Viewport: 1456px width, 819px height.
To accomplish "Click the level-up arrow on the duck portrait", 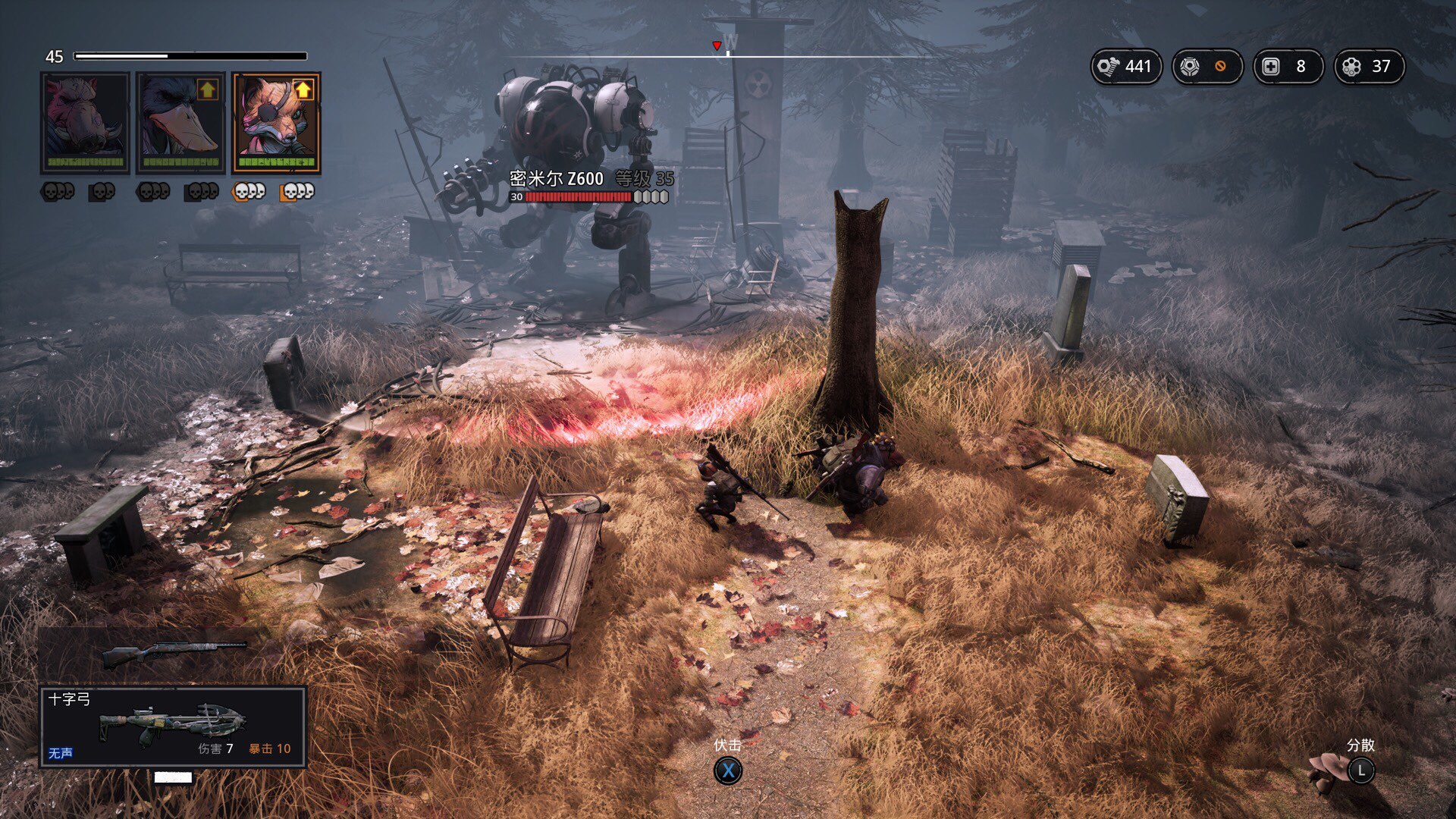I will click(207, 90).
